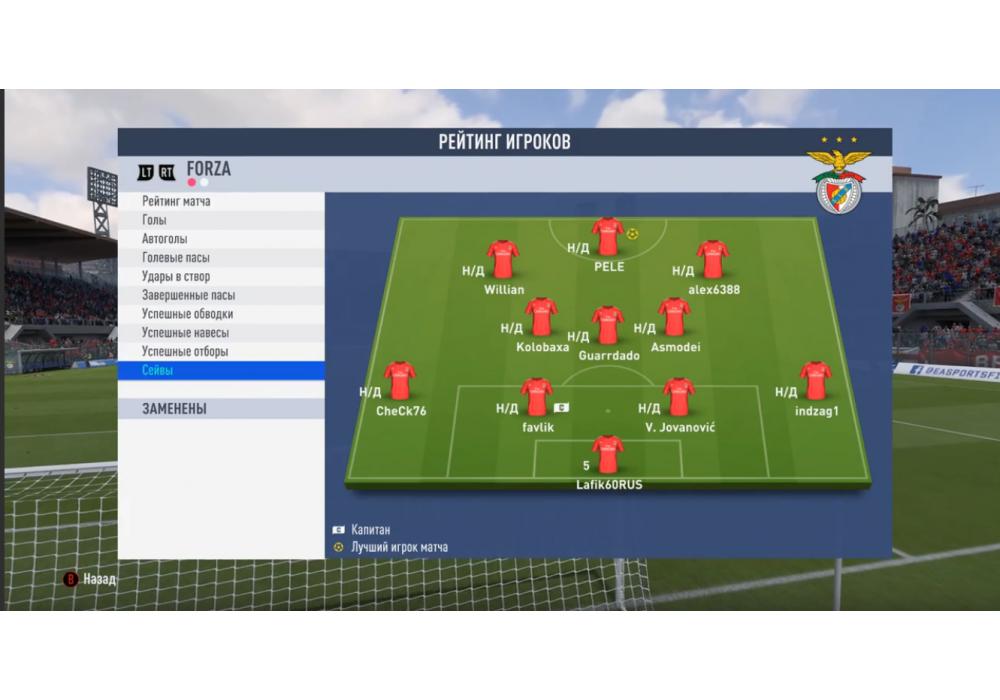Pick right back indzag1

(816, 381)
